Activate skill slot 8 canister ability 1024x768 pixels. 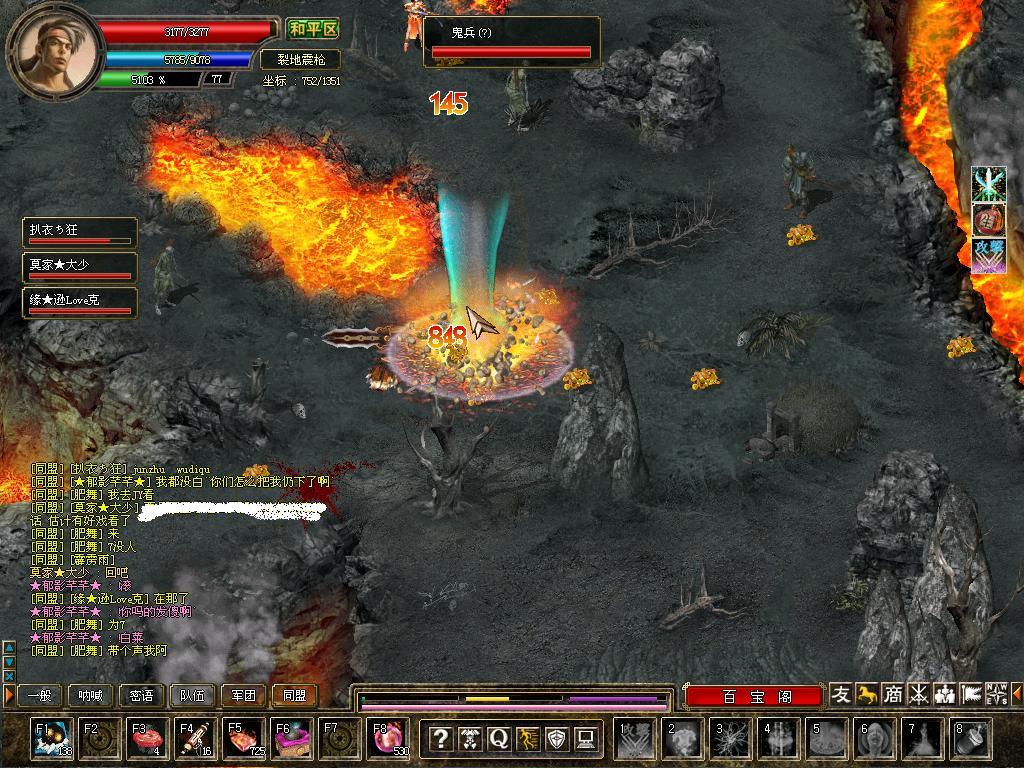(x=970, y=739)
